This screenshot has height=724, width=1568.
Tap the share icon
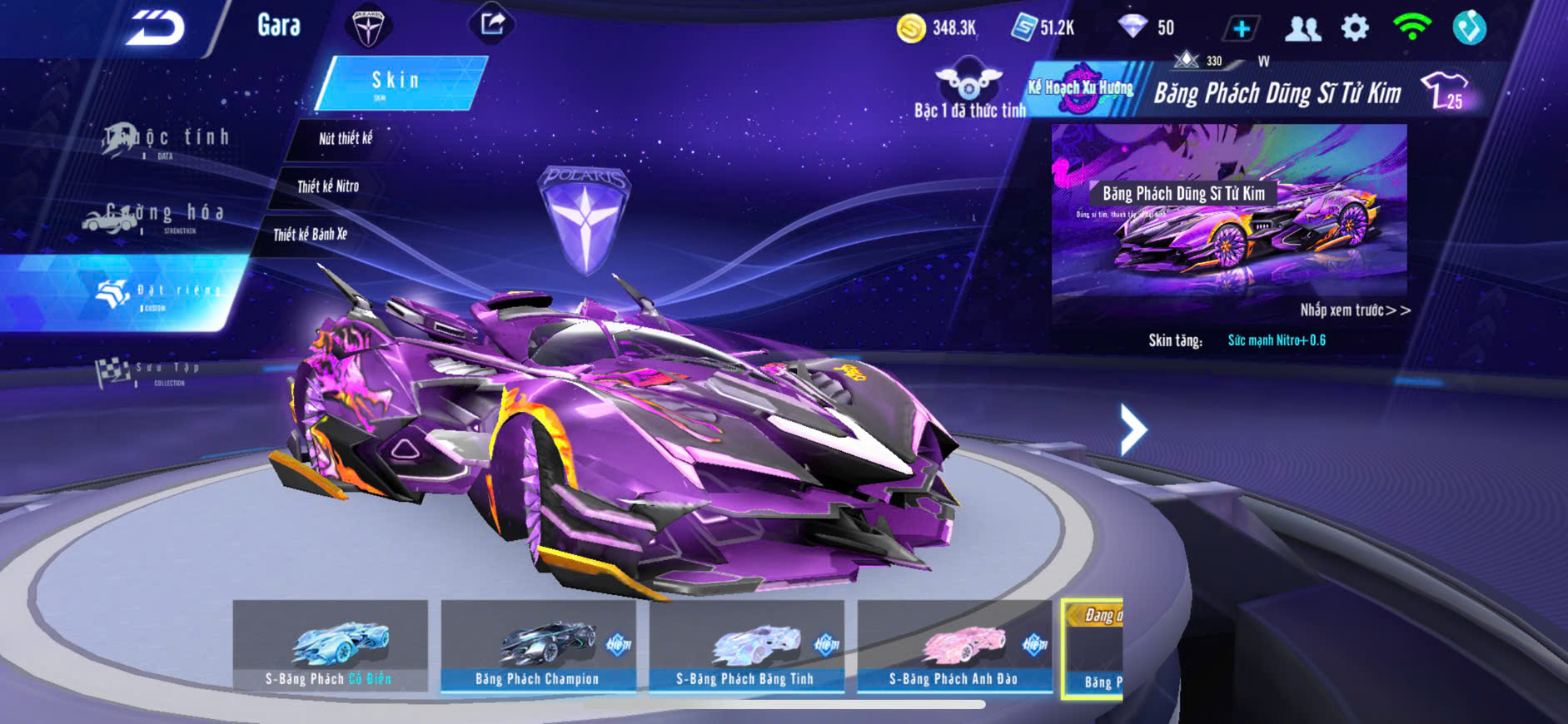point(492,23)
